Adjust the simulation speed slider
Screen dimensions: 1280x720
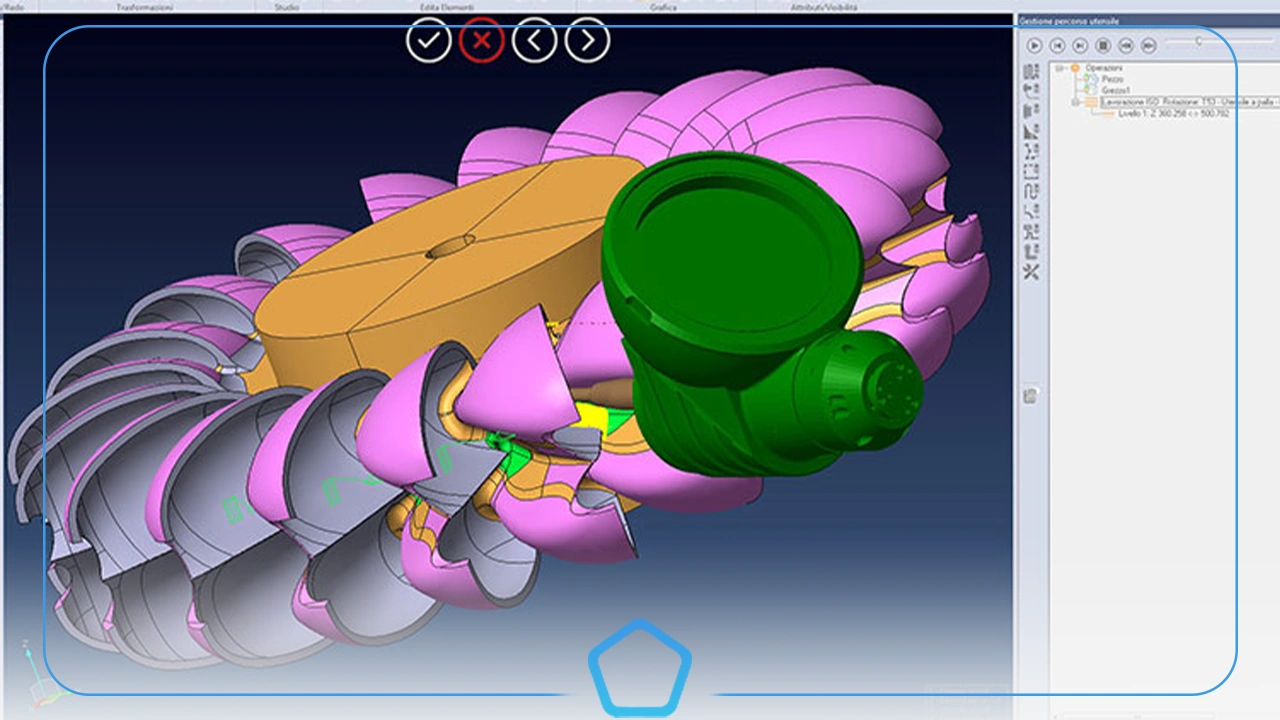point(1199,42)
